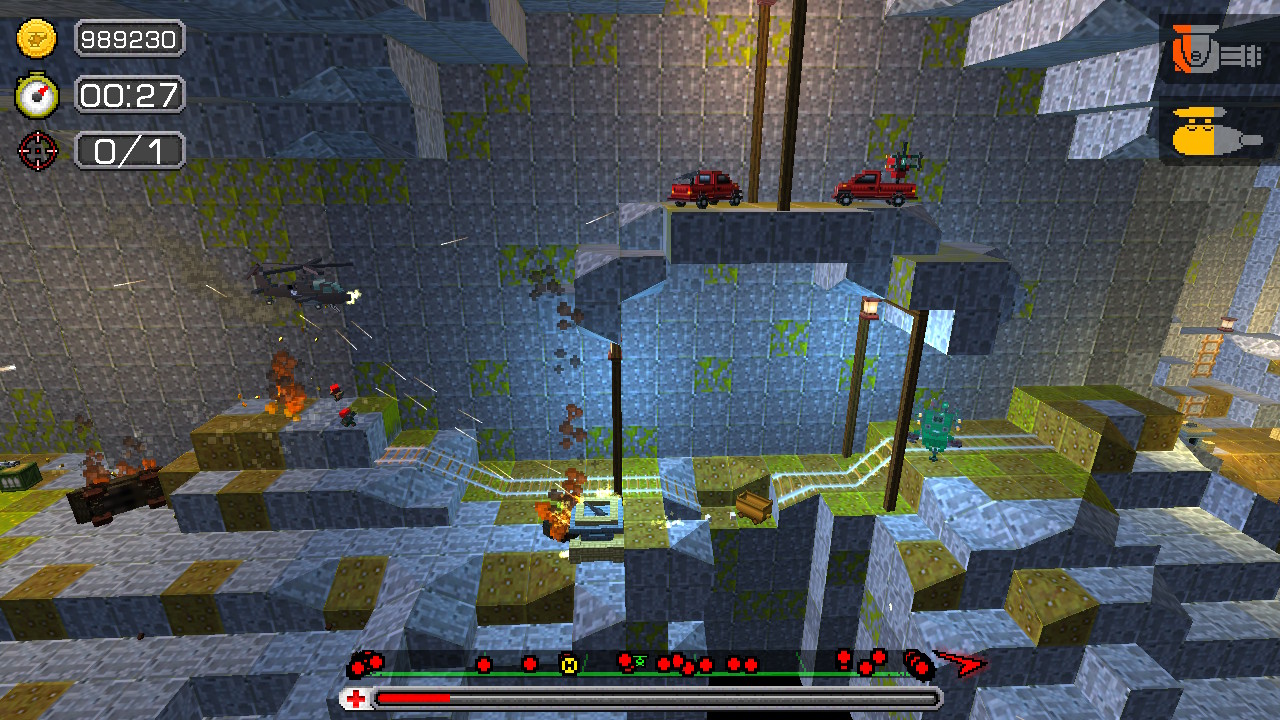Click the yellow player marker on the minimap
1280x720 pixels.
click(x=570, y=665)
